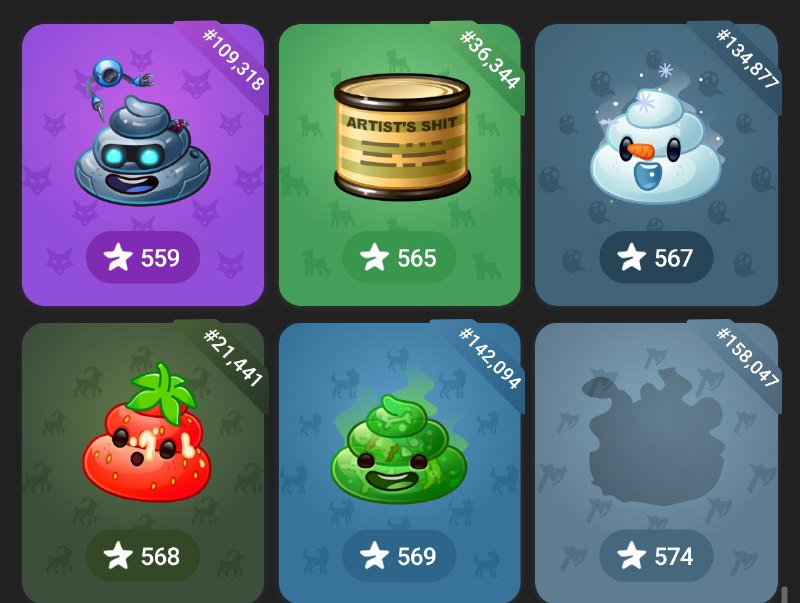
Task: Buy the robot poop for 559 stars
Action: pyautogui.click(x=143, y=258)
